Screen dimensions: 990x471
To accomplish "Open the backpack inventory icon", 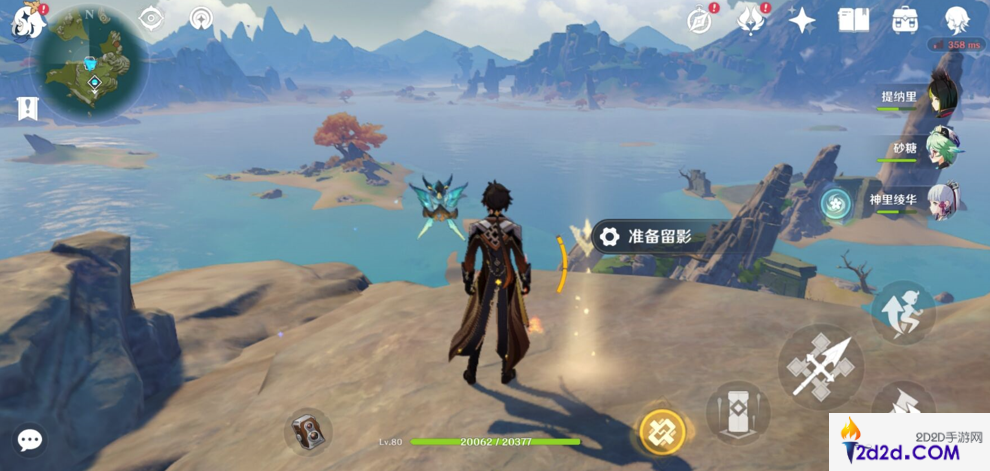I will 905,20.
